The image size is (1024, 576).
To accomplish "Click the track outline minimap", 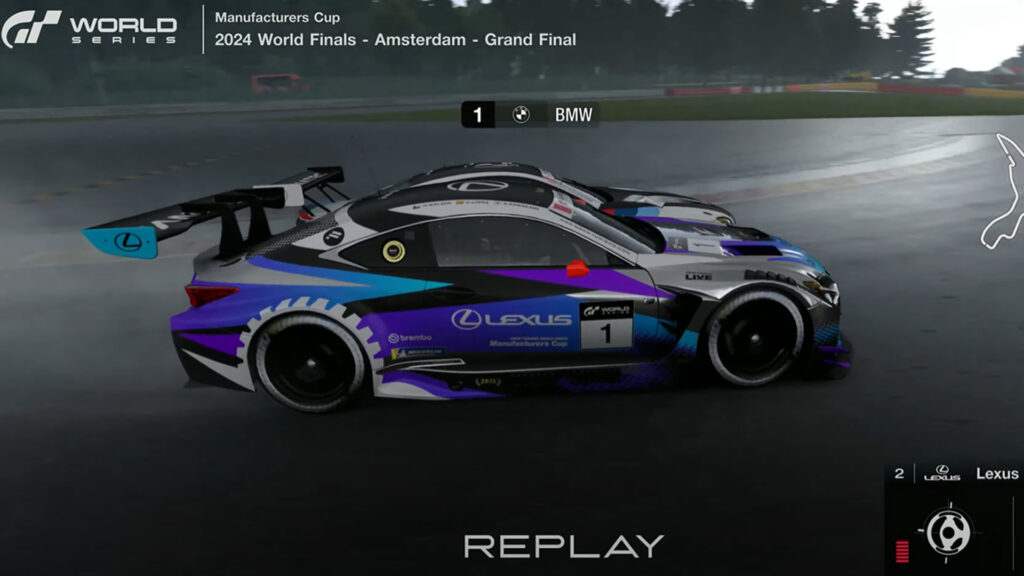I will click(x=1002, y=192).
